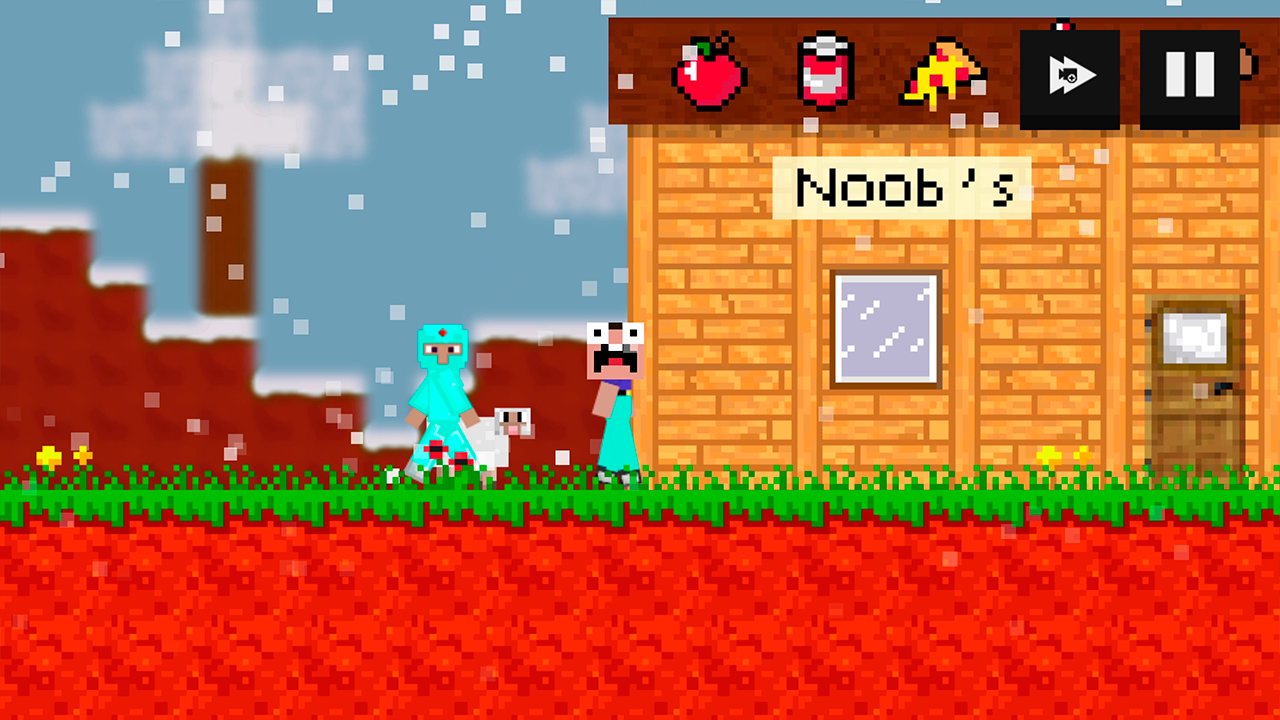Pick the apple from the item bar
The image size is (1280, 720).
[710, 72]
